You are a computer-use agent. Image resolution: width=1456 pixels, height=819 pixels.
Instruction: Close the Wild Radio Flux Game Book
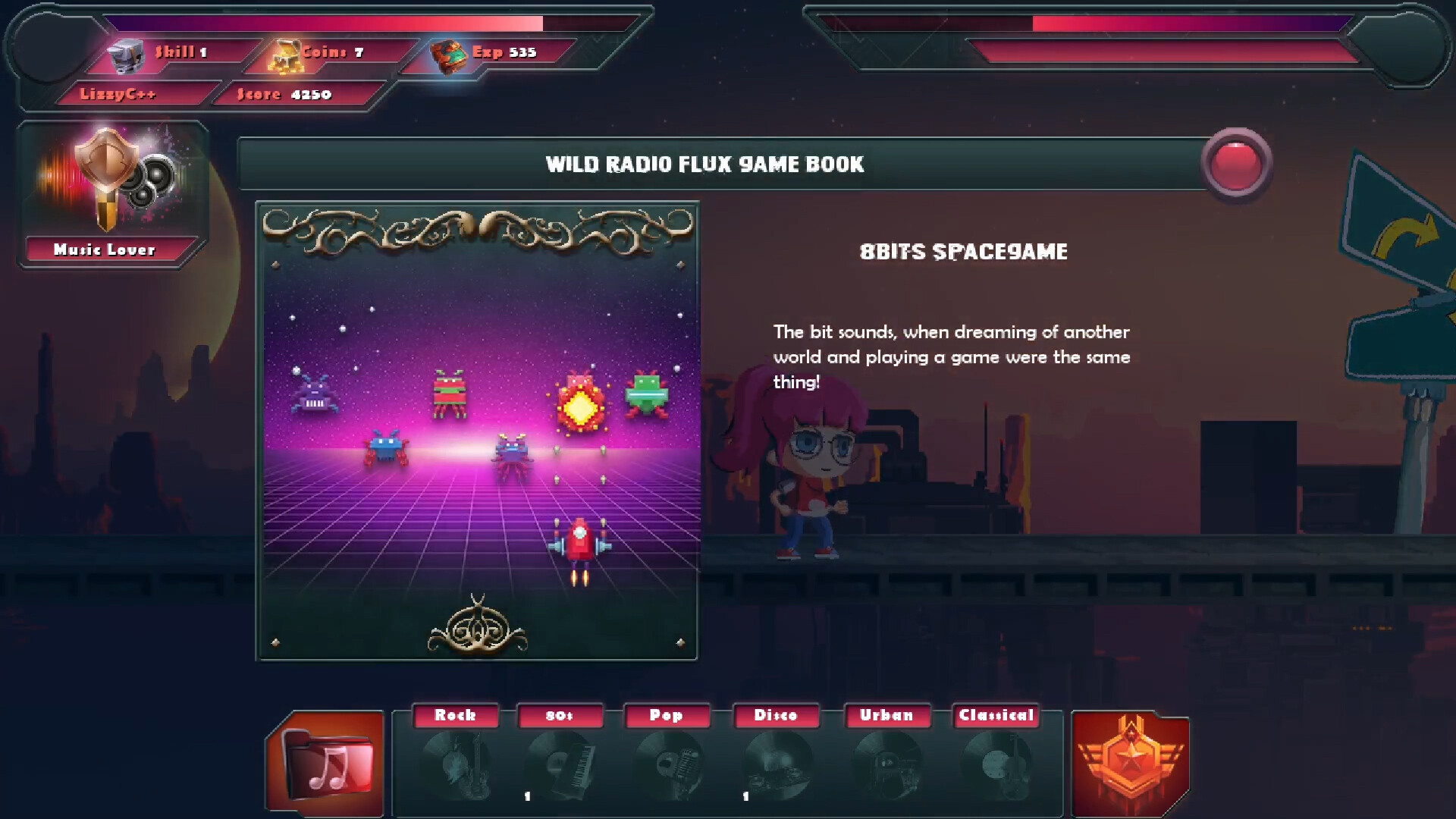click(1236, 165)
